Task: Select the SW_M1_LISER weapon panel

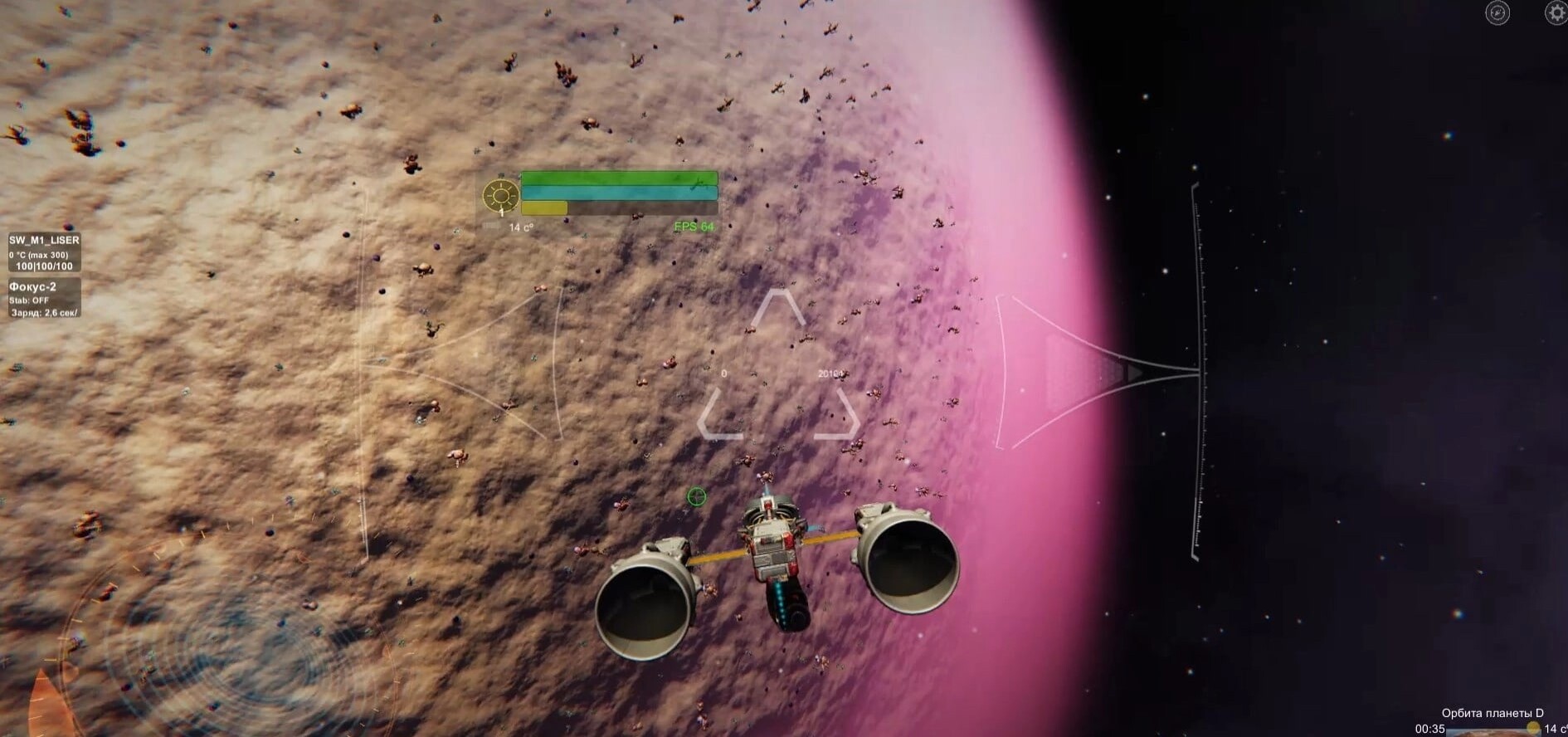Action: pyautogui.click(x=43, y=240)
